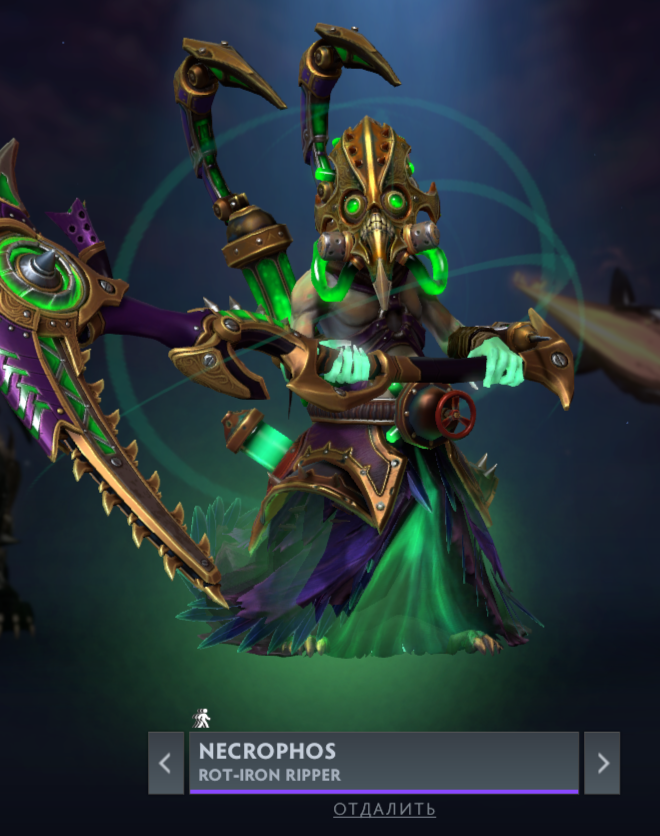This screenshot has height=836, width=660.
Task: Go to the next item with right arrow
Action: pyautogui.click(x=602, y=763)
